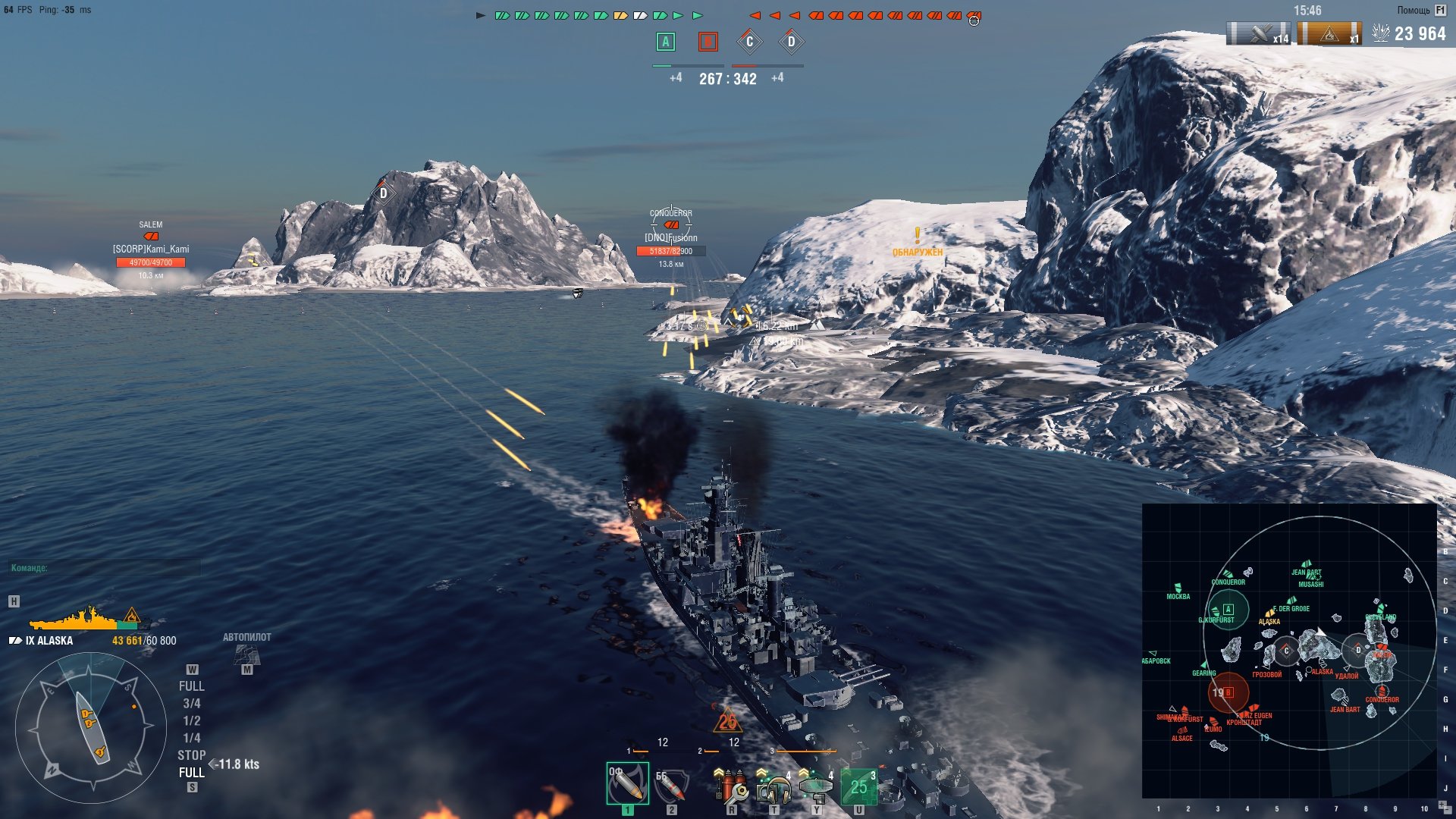
Task: Click the capture point D diamond at top
Action: (791, 42)
